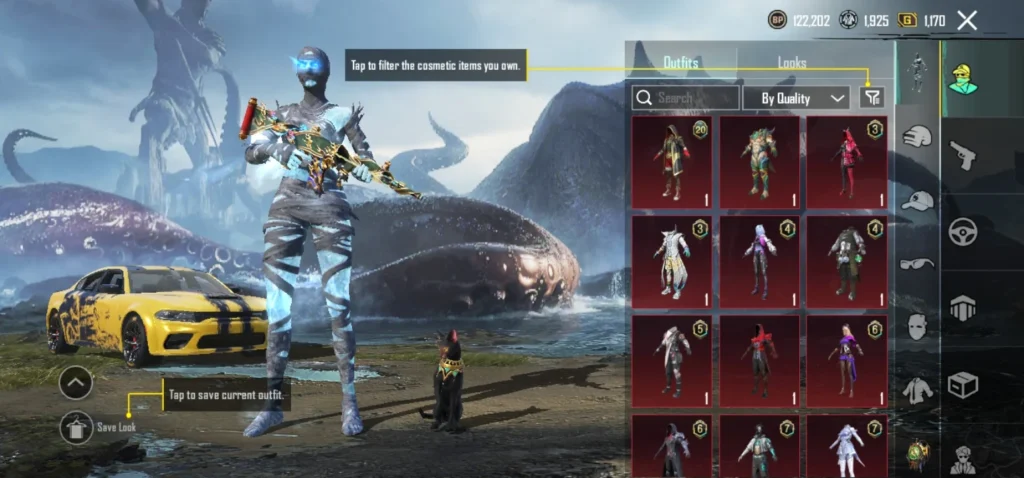Viewport: 1024px width, 478px height.
Task: Toggle the owned items filter button
Action: point(872,97)
